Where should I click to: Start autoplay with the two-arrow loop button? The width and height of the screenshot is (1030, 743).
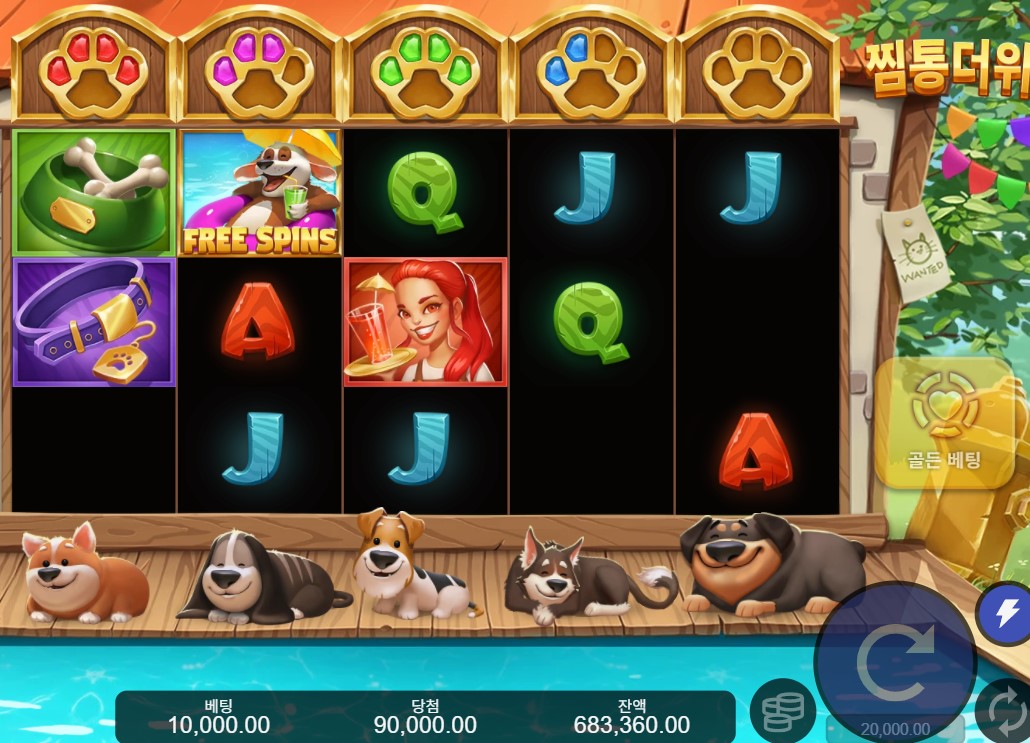click(1005, 713)
